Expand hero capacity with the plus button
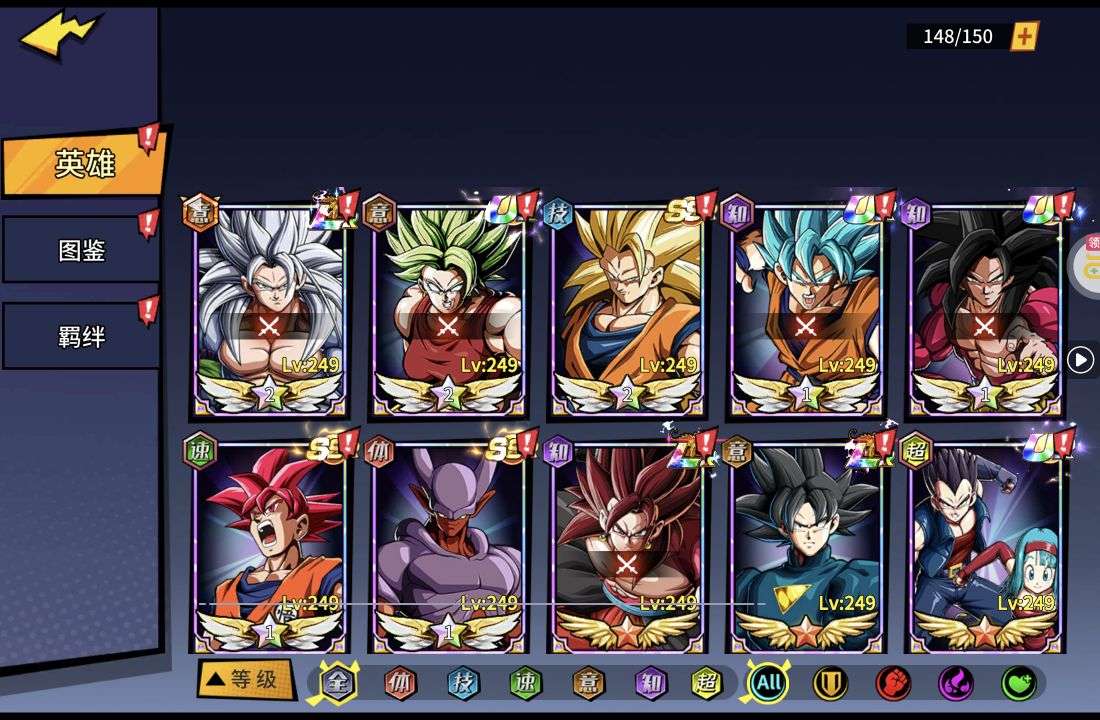Image resolution: width=1100 pixels, height=720 pixels. pyautogui.click(x=1024, y=37)
